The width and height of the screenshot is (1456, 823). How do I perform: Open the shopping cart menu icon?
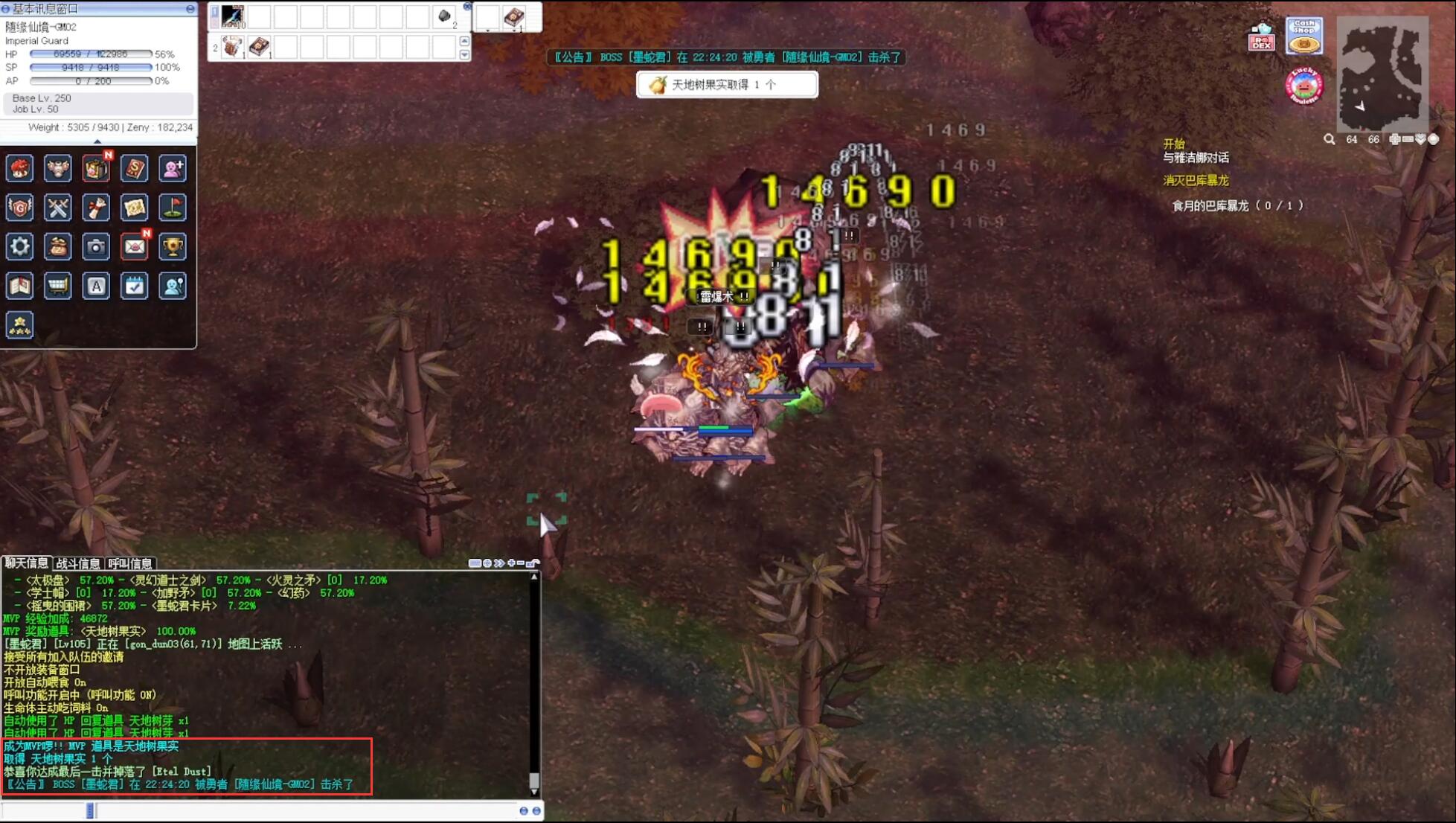pyautogui.click(x=57, y=286)
